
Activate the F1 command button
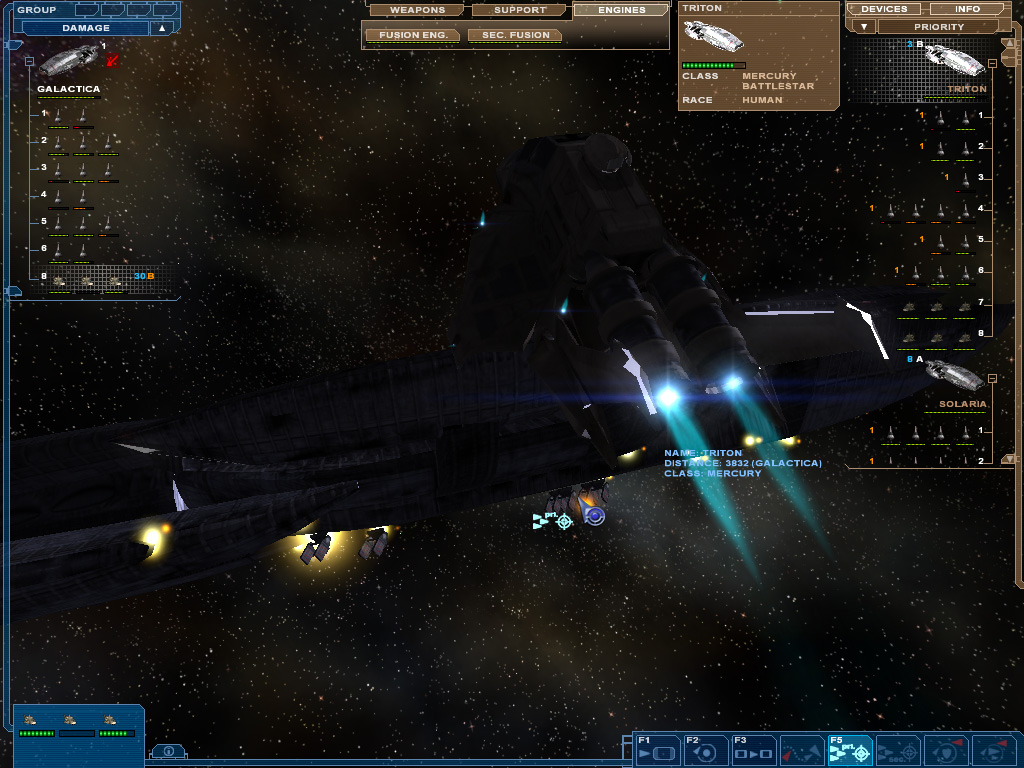click(658, 750)
